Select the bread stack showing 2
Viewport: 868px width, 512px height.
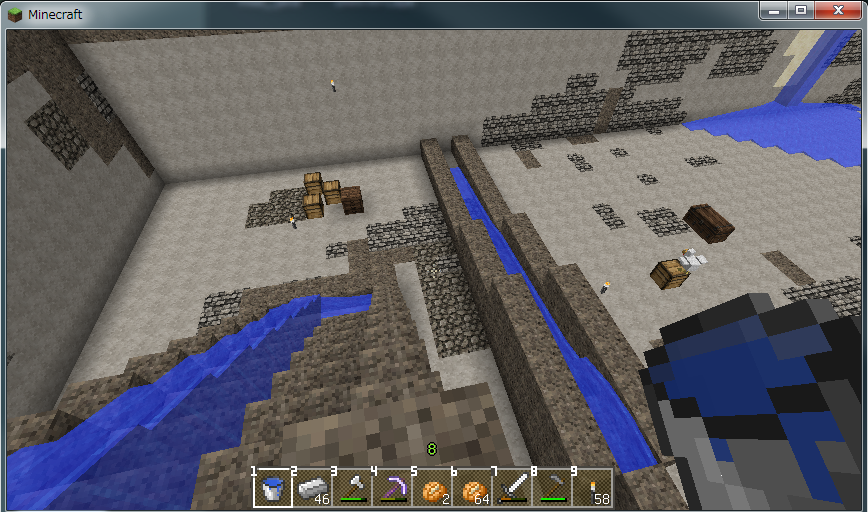pyautogui.click(x=432, y=488)
